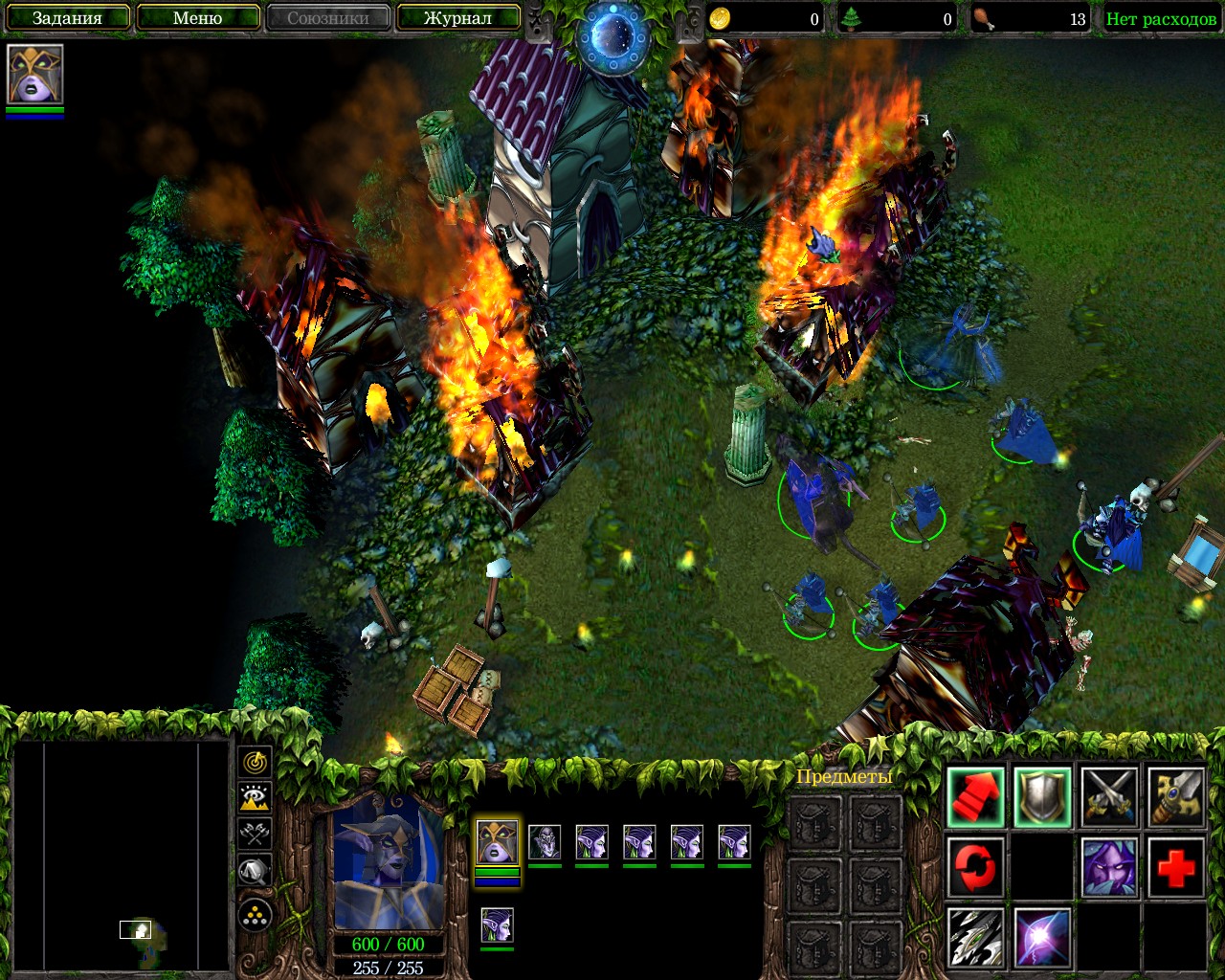This screenshot has height=980, width=1225.
Task: Choose the red arrow Move command
Action: [976, 796]
